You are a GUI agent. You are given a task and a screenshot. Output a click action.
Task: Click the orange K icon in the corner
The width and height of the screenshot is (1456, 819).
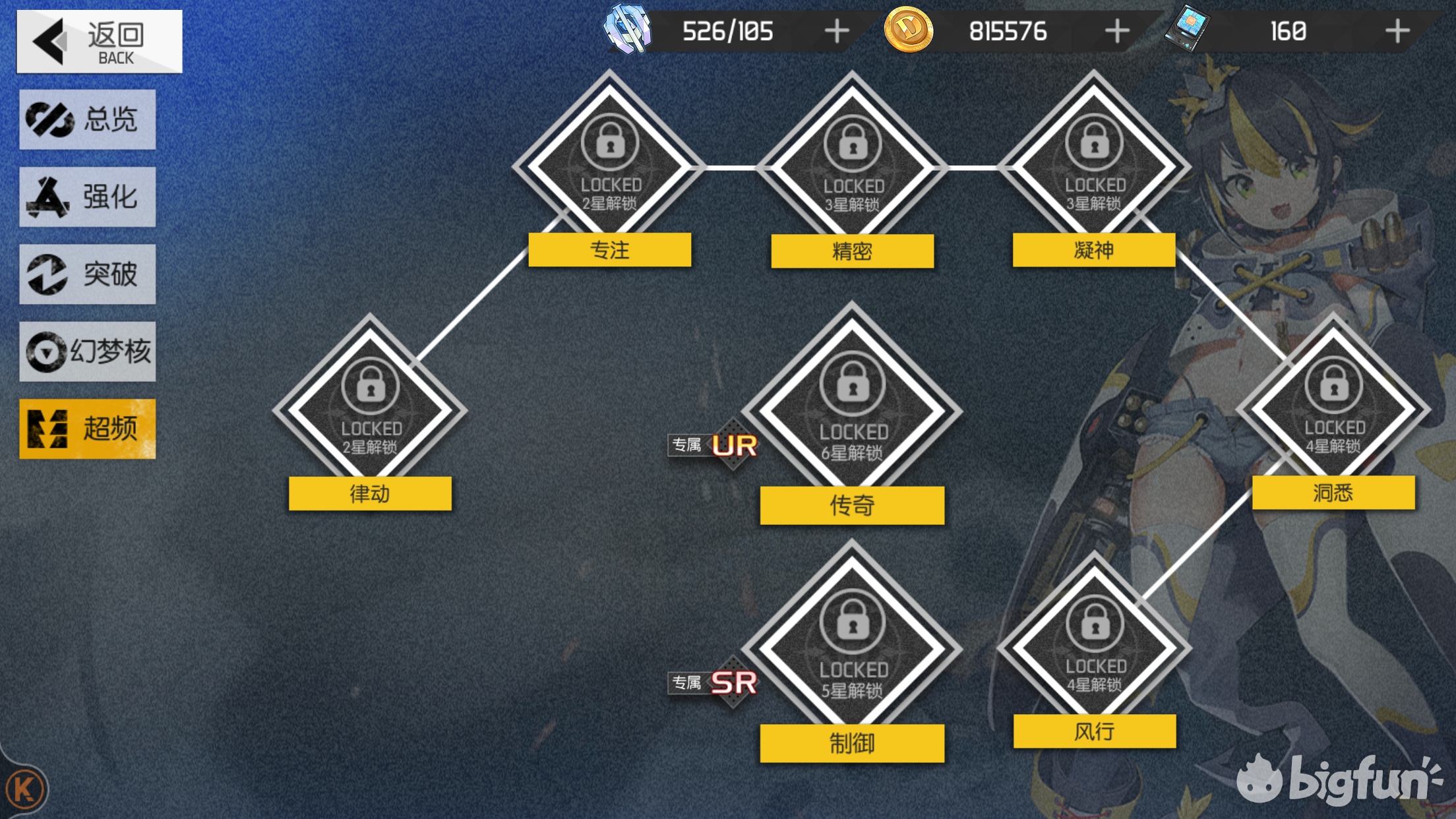[24, 789]
